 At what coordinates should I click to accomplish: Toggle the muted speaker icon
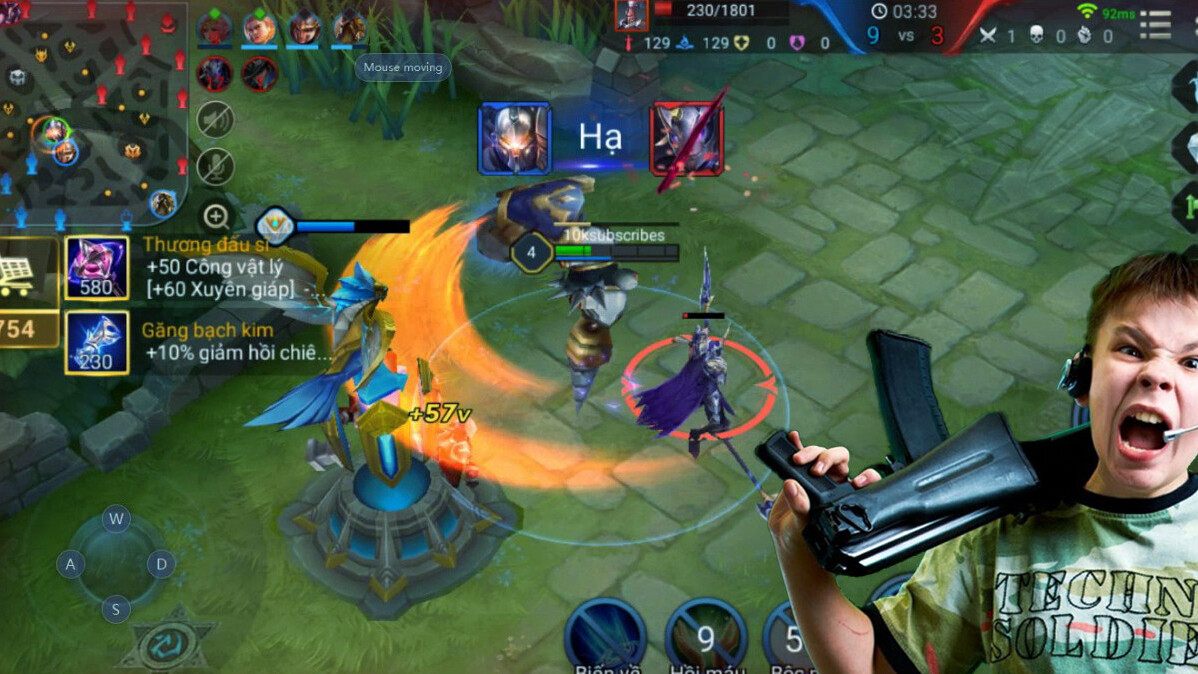(215, 120)
